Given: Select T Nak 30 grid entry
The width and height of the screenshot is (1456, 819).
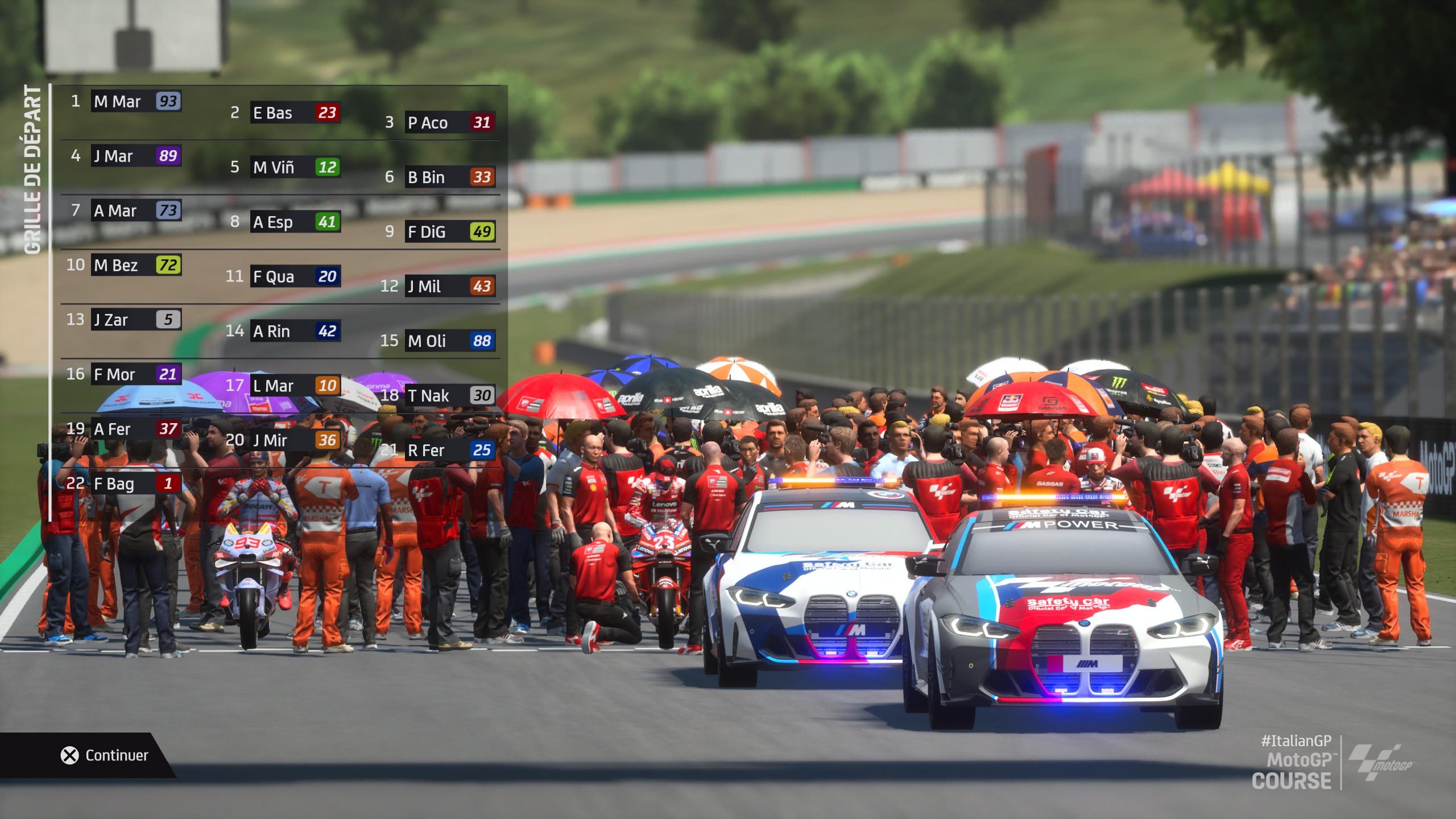Looking at the screenshot, I should 450,395.
